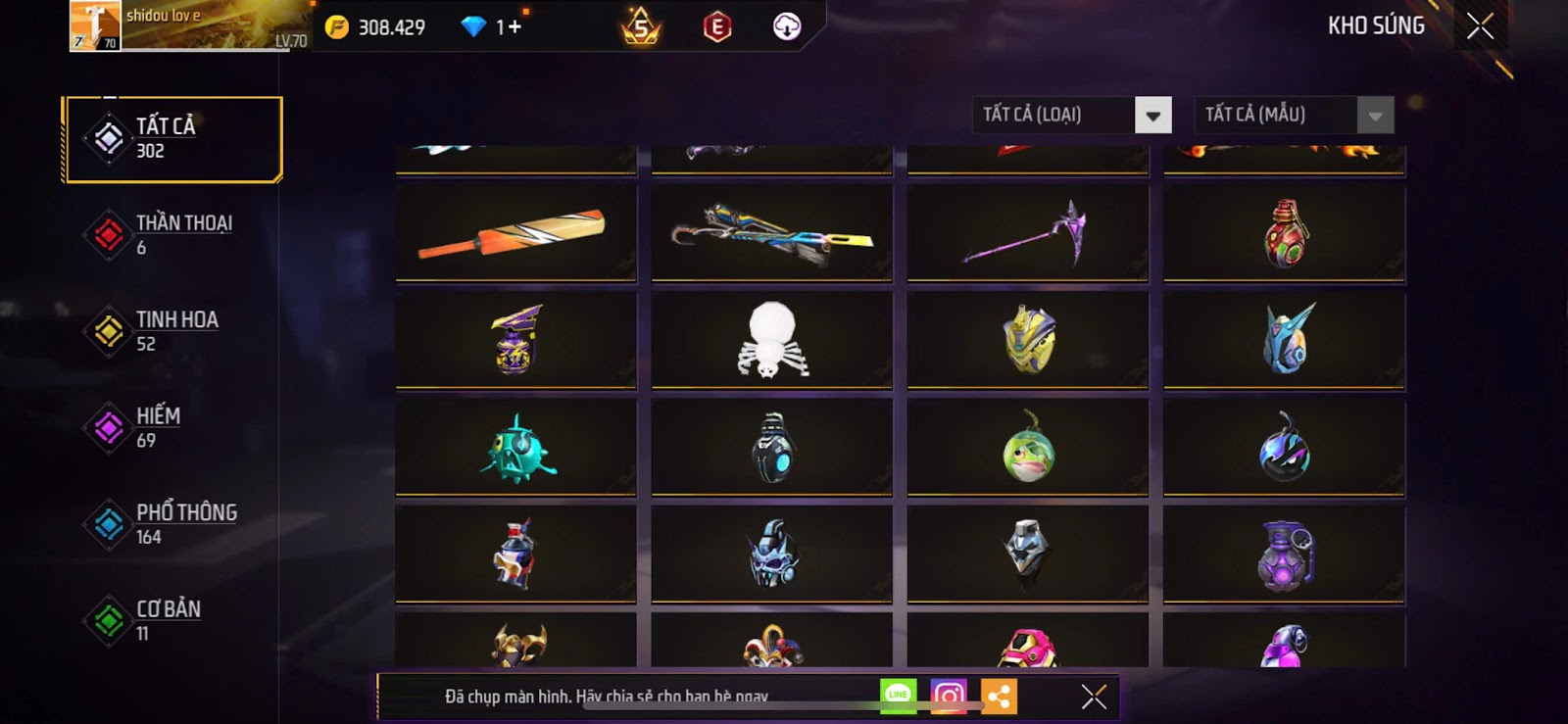1568x724 pixels.
Task: Add diamonds using the plus button
Action: pos(514,26)
